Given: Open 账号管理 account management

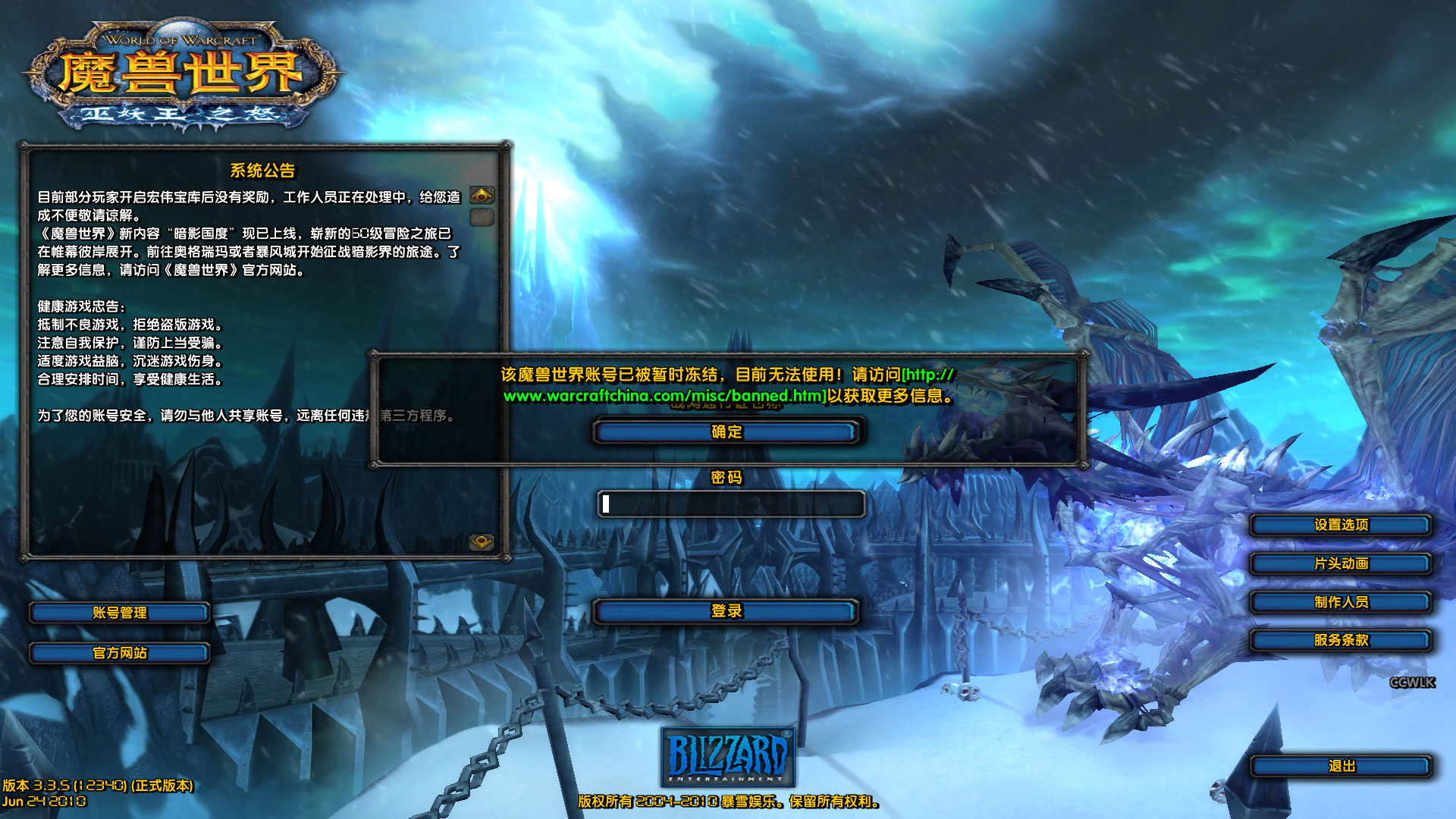Looking at the screenshot, I should tap(119, 613).
